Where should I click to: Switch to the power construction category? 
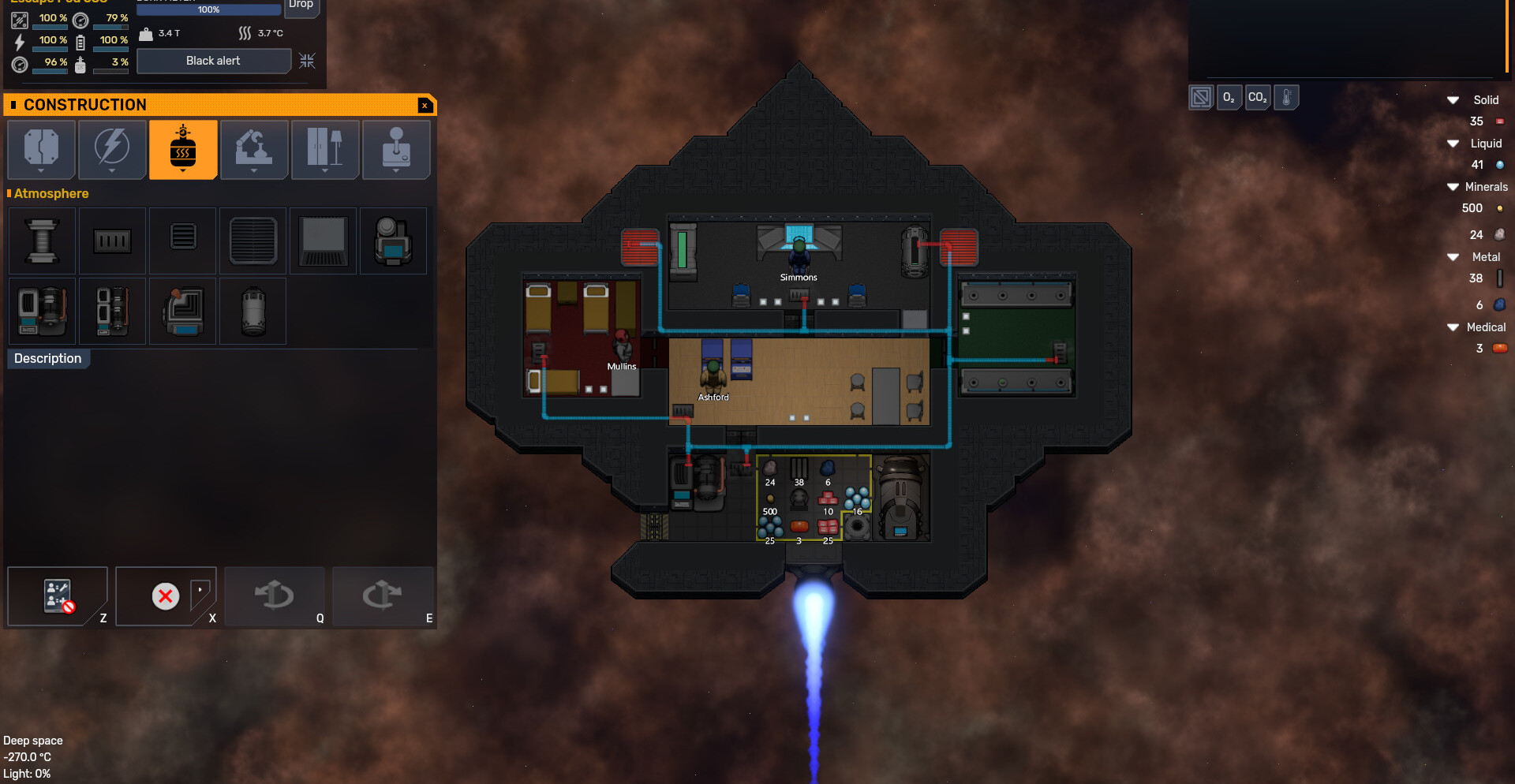pos(112,149)
